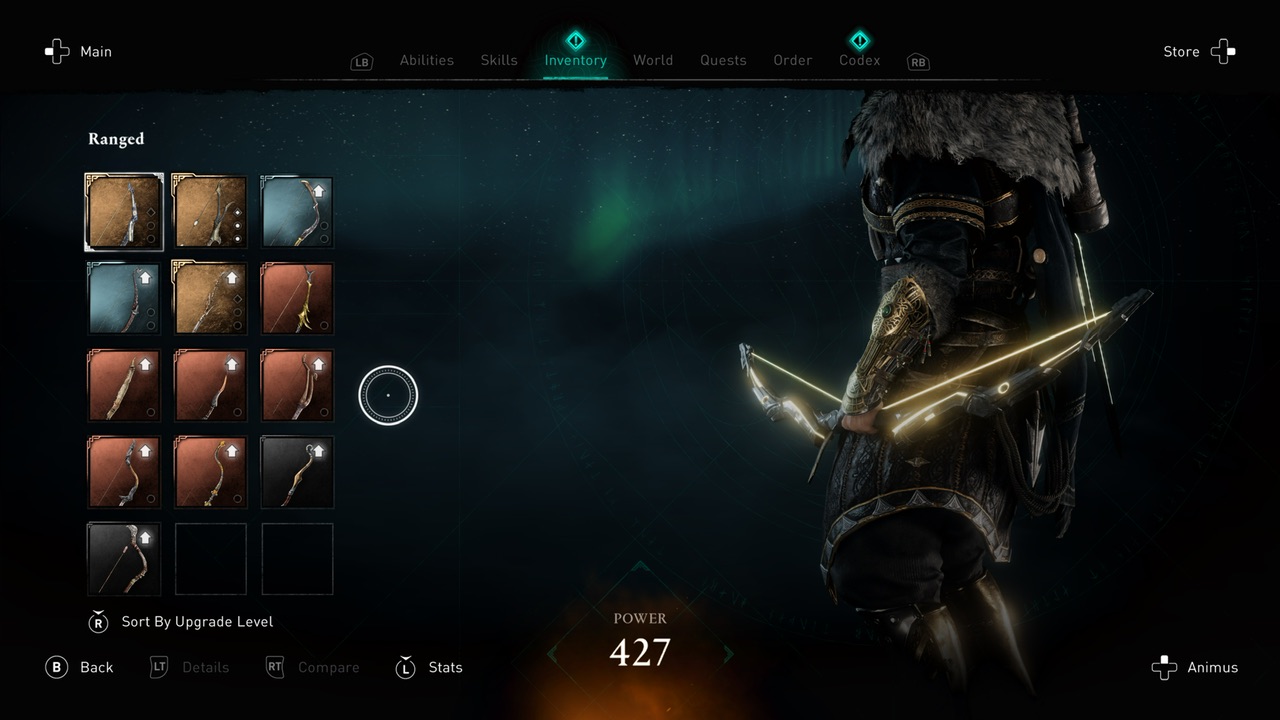Click the LB shoulder button indicator
Screen dimensions: 1280x720
click(x=362, y=61)
